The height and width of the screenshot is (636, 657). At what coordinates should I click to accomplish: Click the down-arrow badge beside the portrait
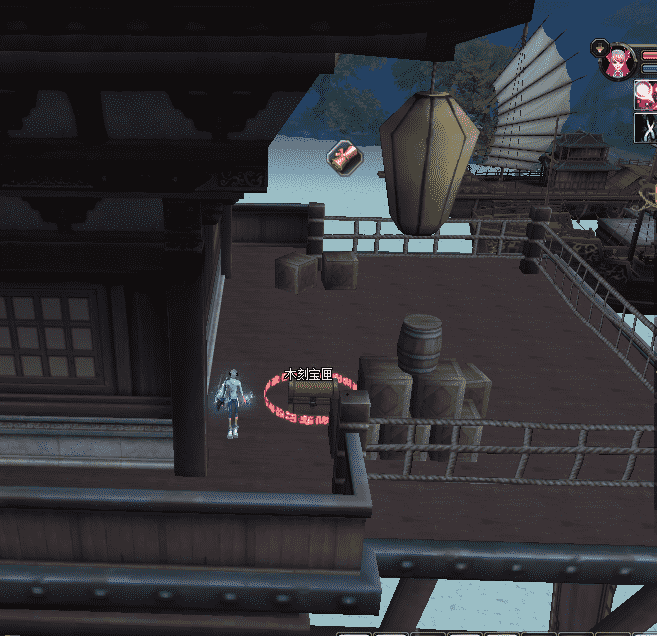point(598,47)
